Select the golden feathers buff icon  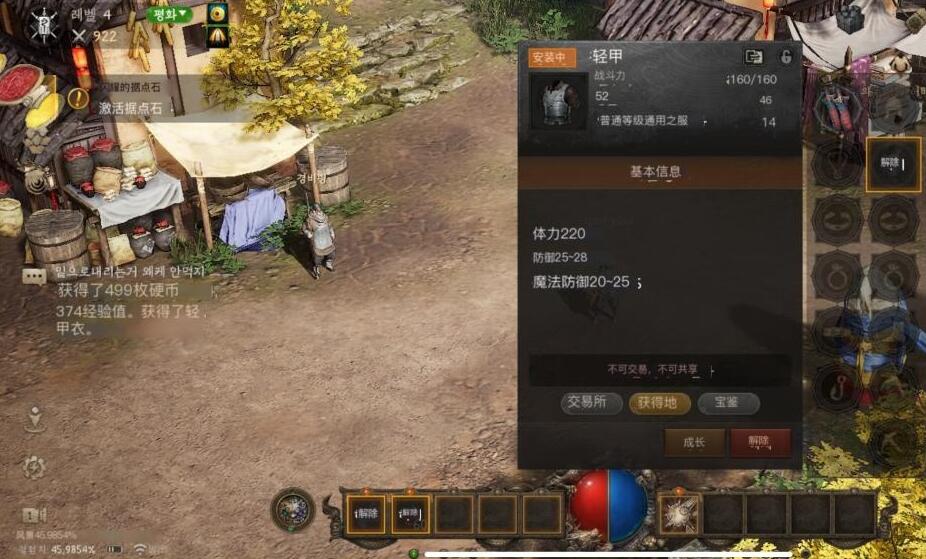pyautogui.click(x=216, y=37)
